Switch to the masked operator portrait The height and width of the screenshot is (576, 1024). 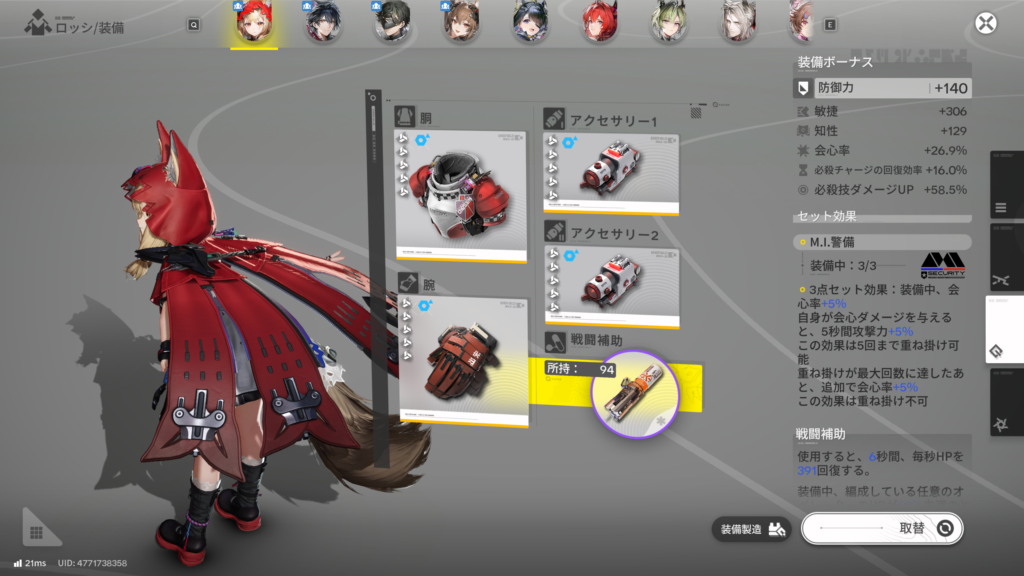pos(392,22)
